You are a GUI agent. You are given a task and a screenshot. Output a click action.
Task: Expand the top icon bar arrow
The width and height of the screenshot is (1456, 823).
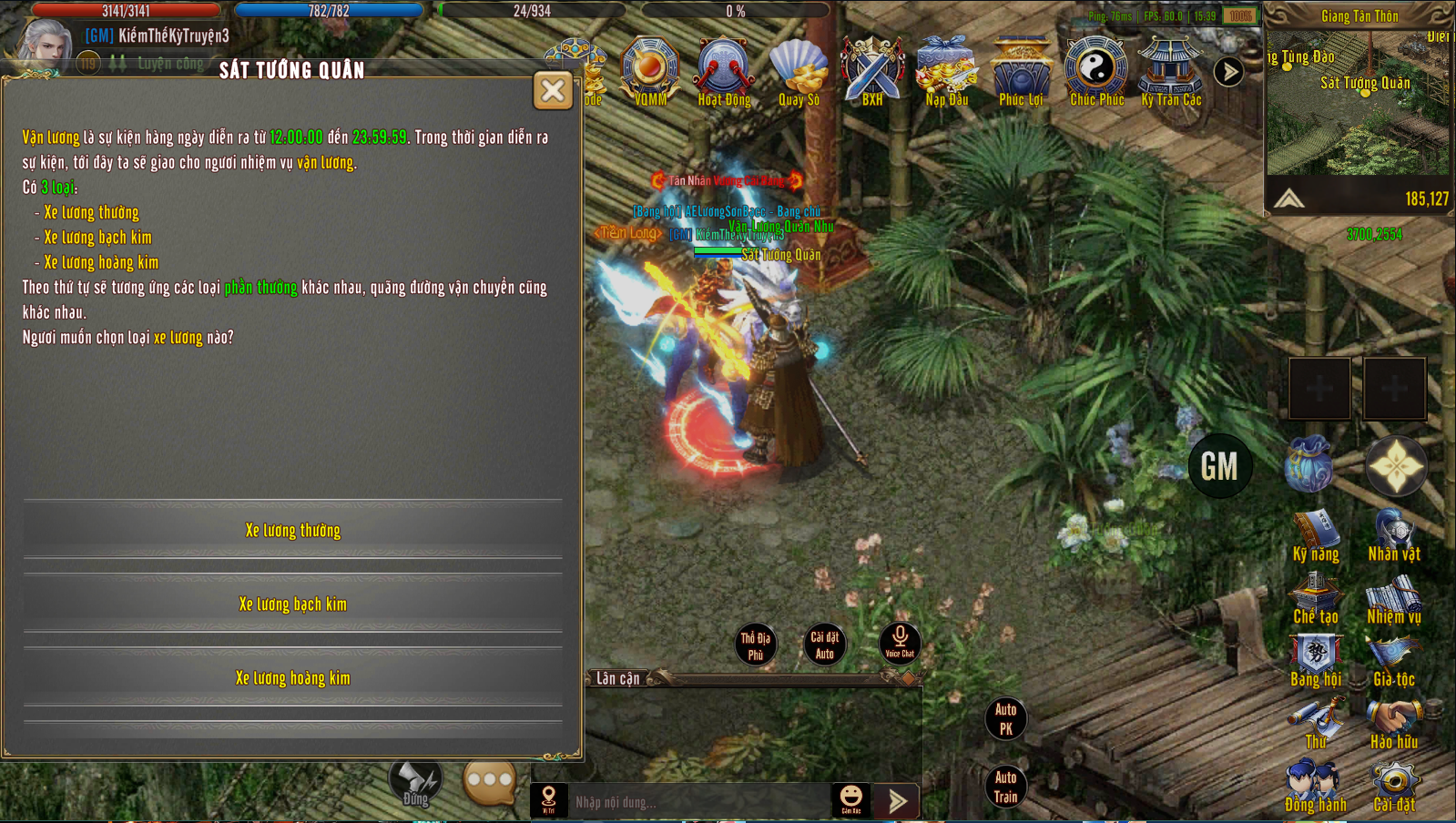(x=1228, y=71)
